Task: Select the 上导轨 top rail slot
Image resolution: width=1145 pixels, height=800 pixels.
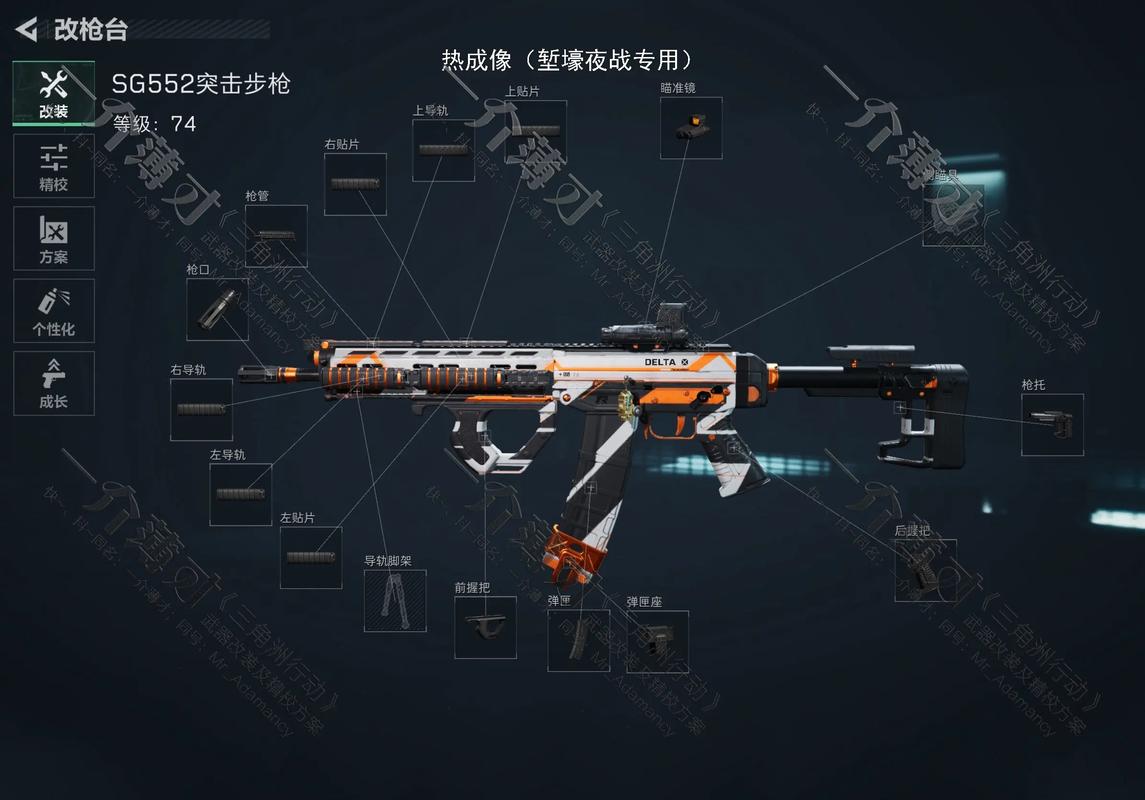Action: [x=443, y=151]
